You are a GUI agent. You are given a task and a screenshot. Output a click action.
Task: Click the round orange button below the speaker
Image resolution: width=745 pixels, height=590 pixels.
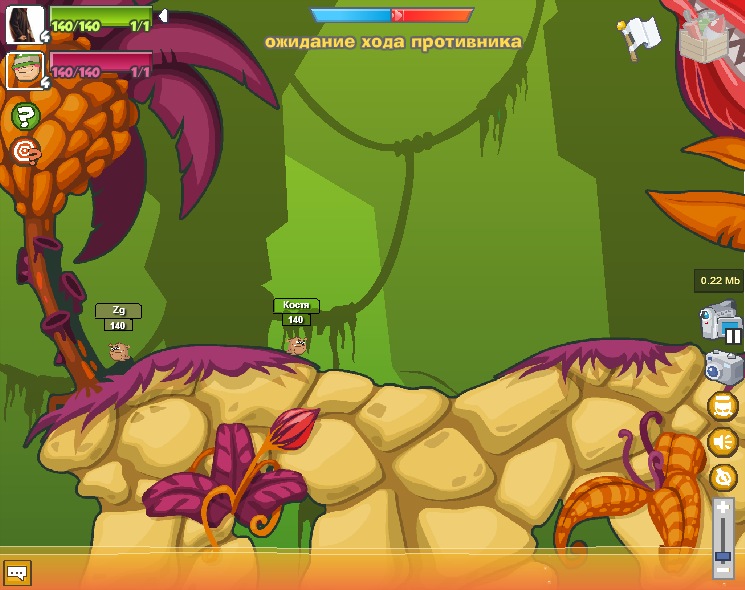click(x=722, y=477)
